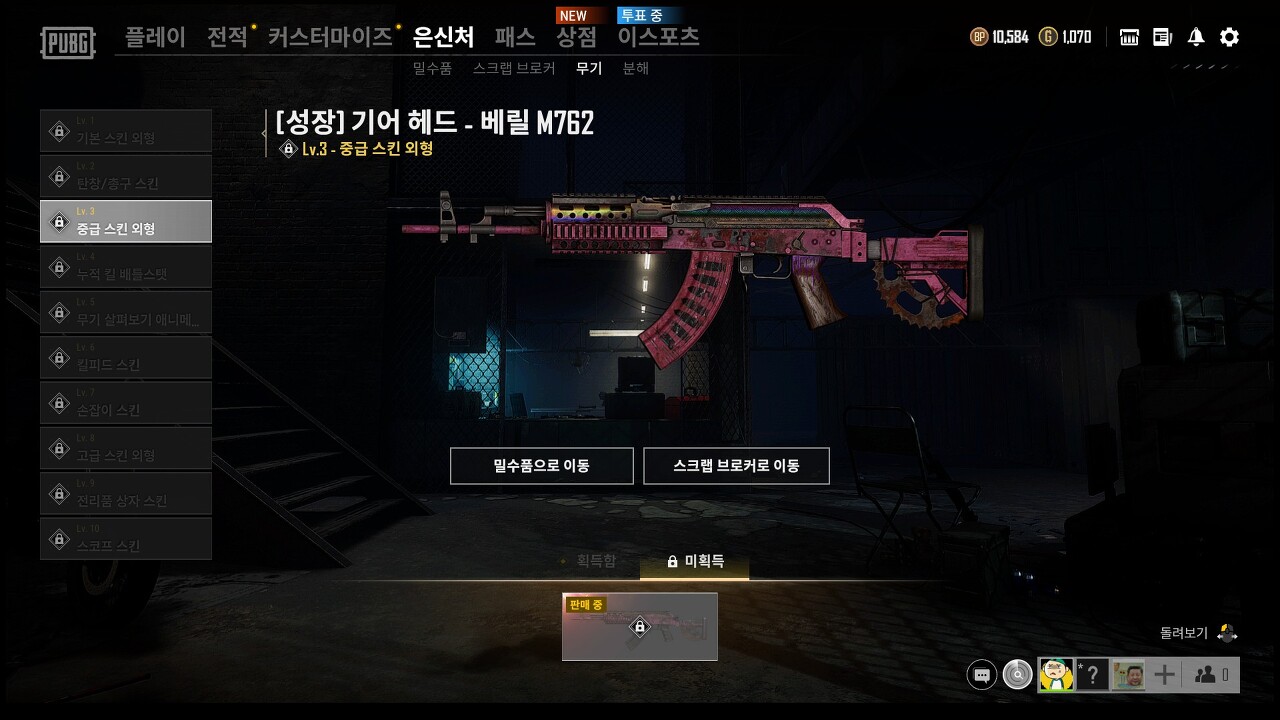Viewport: 1280px width, 720px height.
Task: Click the 스크랩 브로커로 이동 button
Action: 737,465
